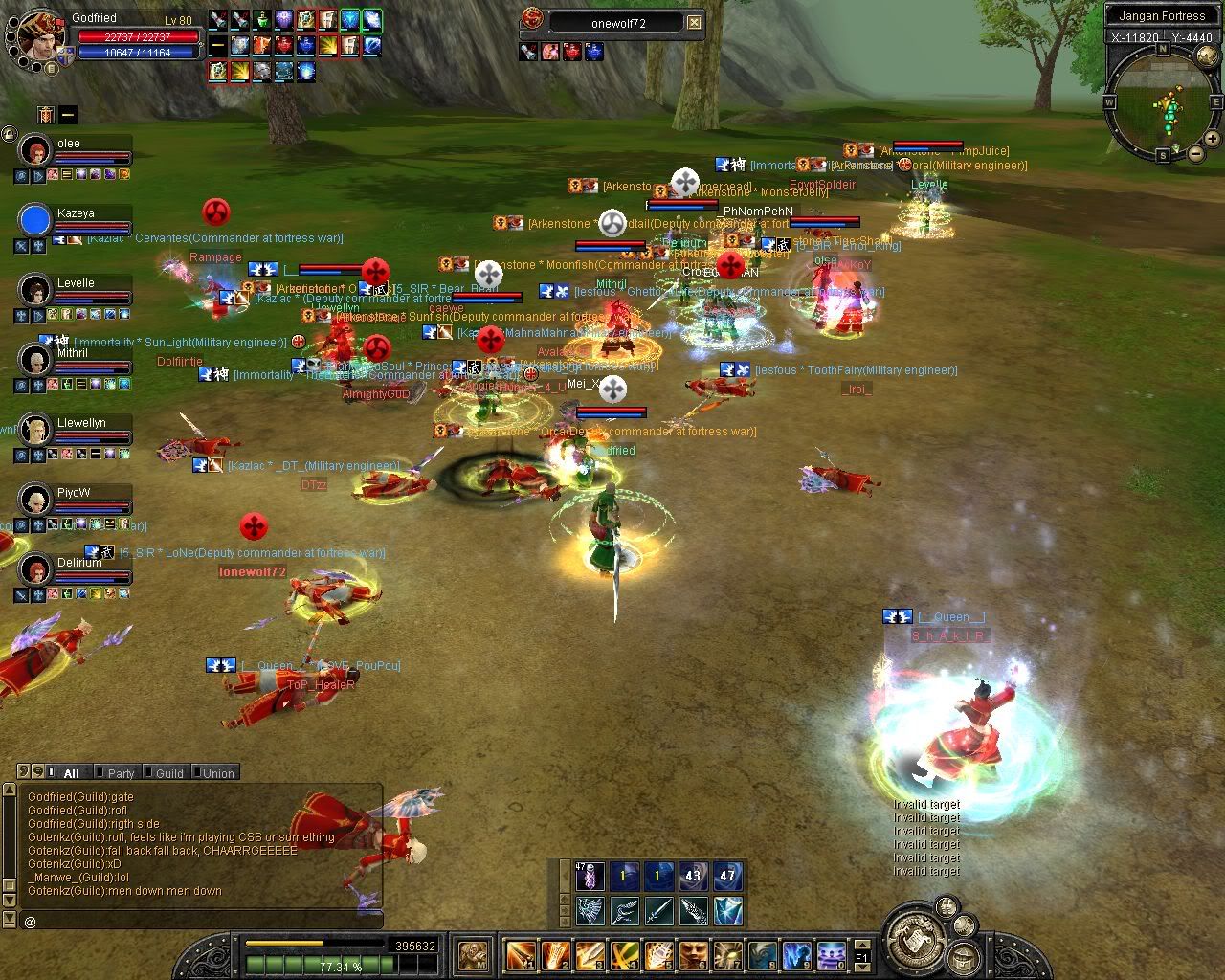Select party member Kazeya's portrait
Image resolution: width=1225 pixels, height=980 pixels.
(x=35, y=220)
